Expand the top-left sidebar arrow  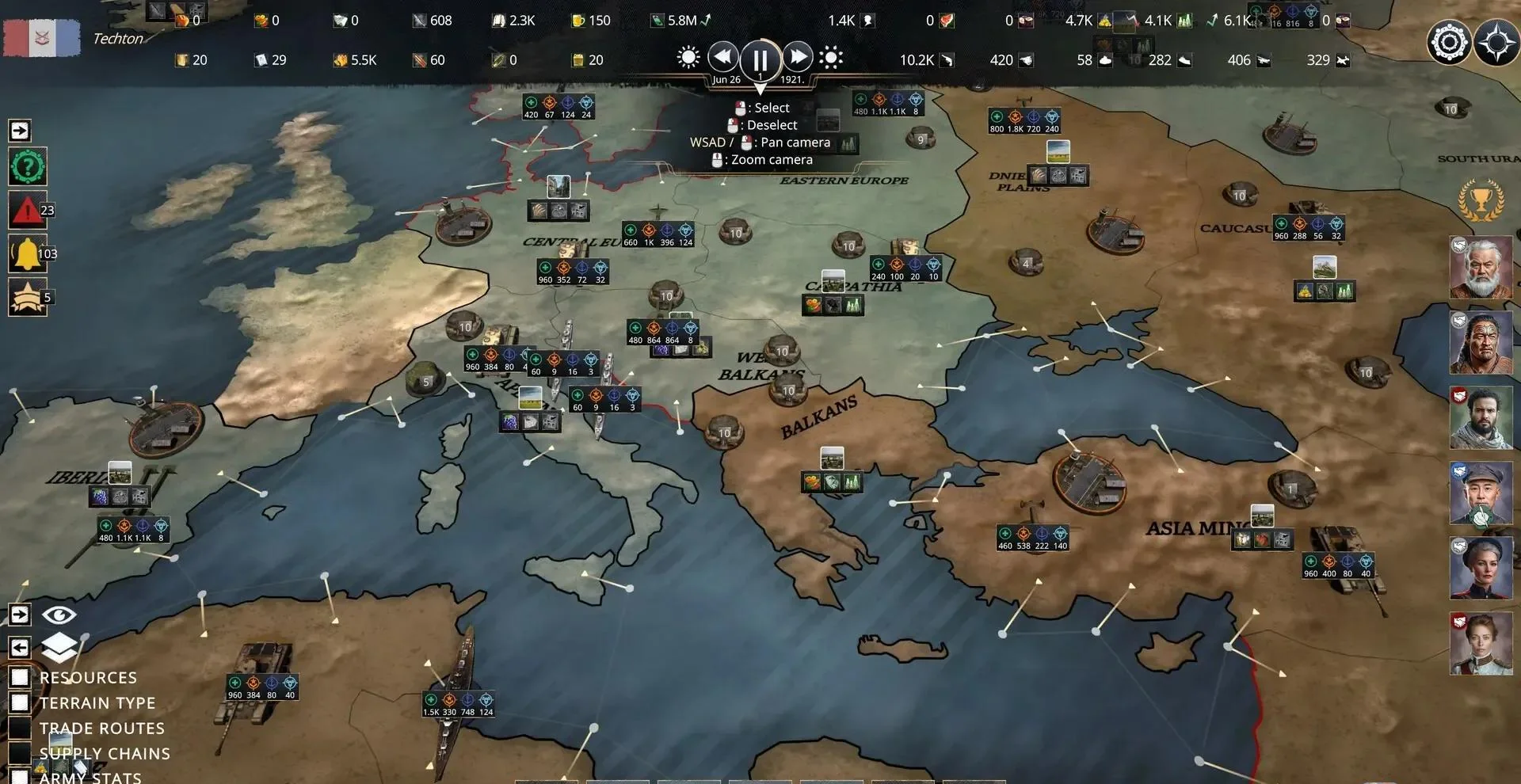click(x=19, y=129)
